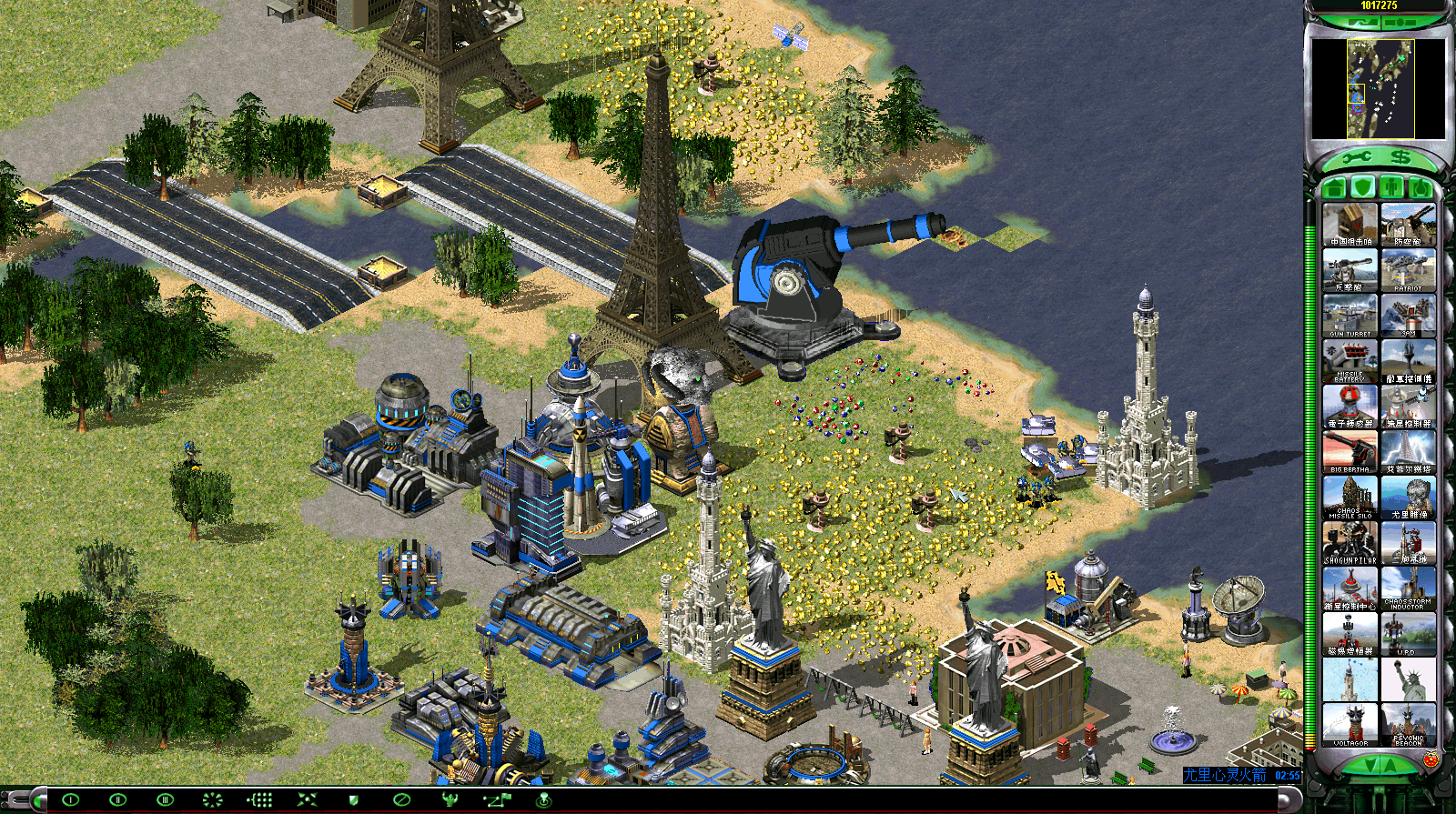Activate the guard shield command

coord(354,800)
